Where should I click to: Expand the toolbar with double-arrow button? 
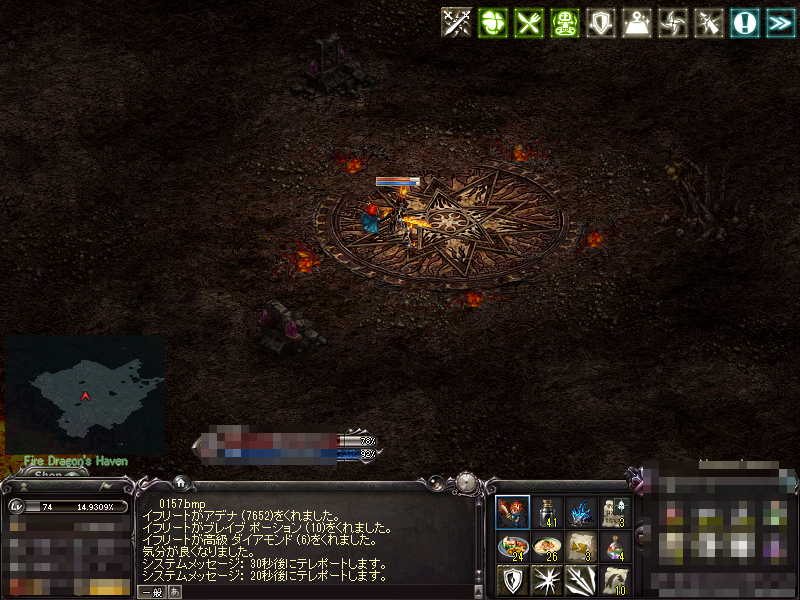coord(779,23)
